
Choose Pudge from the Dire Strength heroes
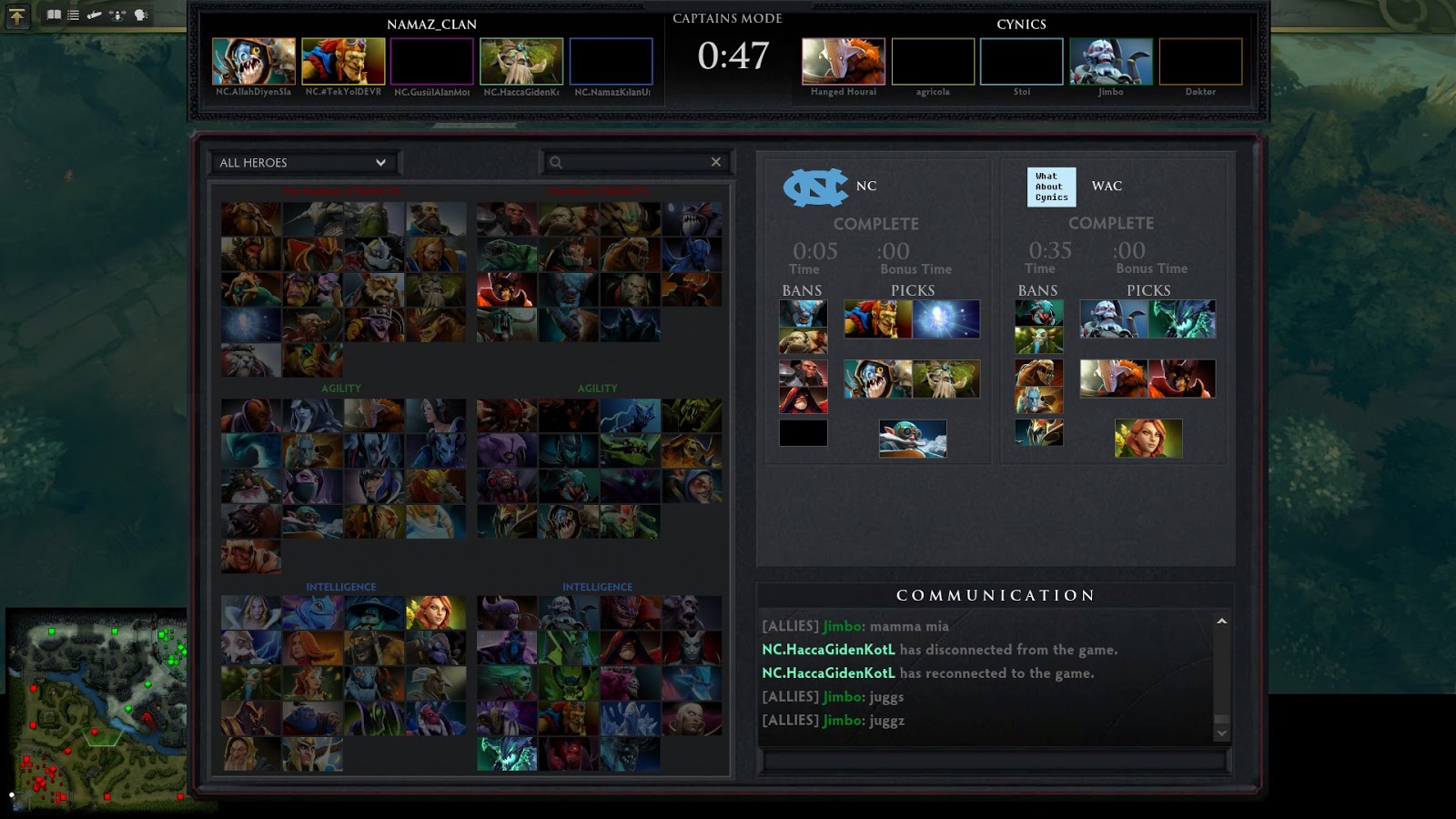coord(568,220)
